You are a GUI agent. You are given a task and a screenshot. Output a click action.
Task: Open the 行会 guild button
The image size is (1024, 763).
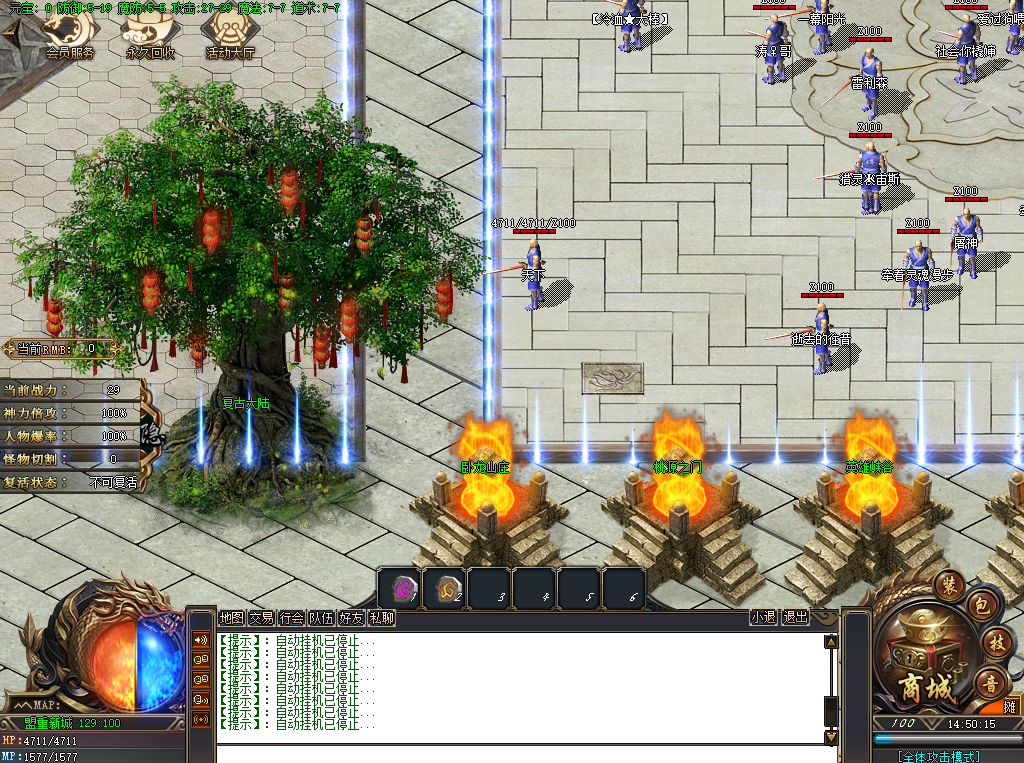(291, 618)
